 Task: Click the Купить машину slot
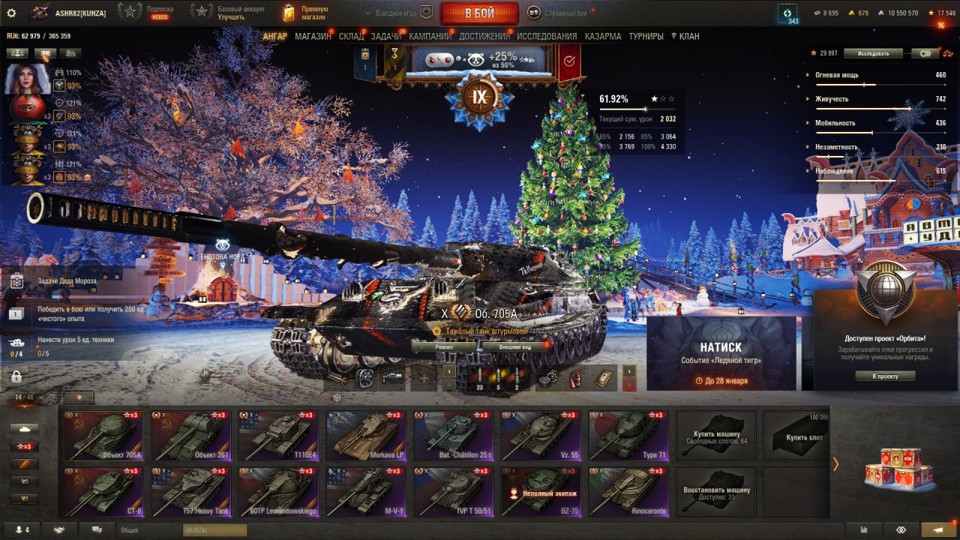(716, 436)
